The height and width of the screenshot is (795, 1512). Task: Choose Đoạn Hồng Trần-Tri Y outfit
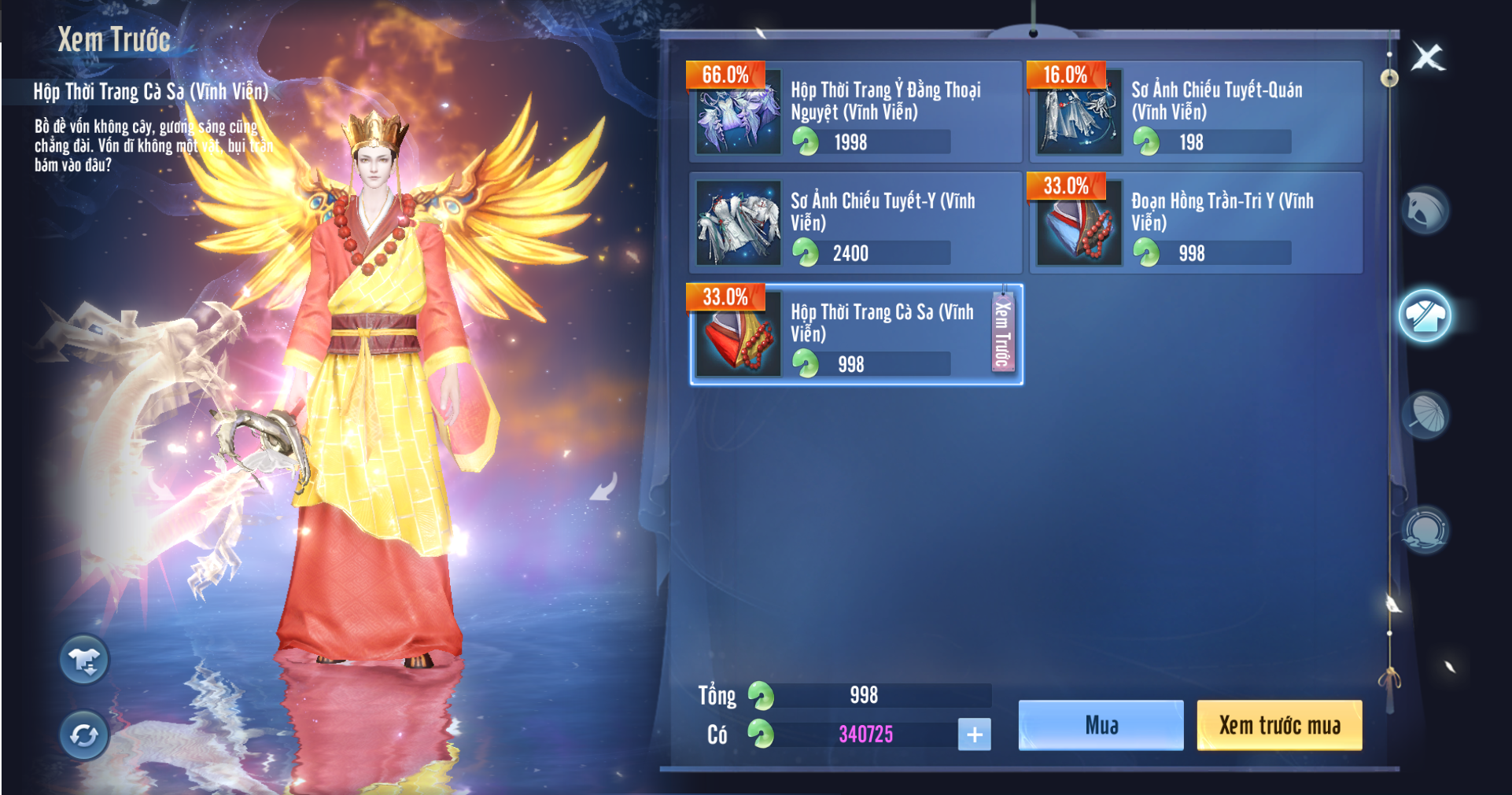(x=1196, y=223)
